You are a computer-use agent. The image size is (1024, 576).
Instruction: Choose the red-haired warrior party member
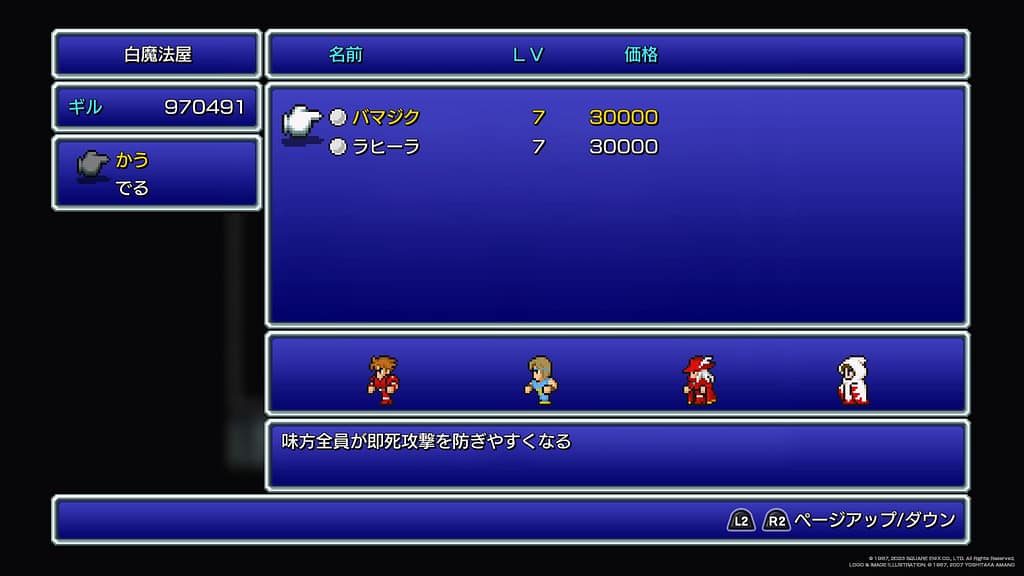pyautogui.click(x=383, y=380)
